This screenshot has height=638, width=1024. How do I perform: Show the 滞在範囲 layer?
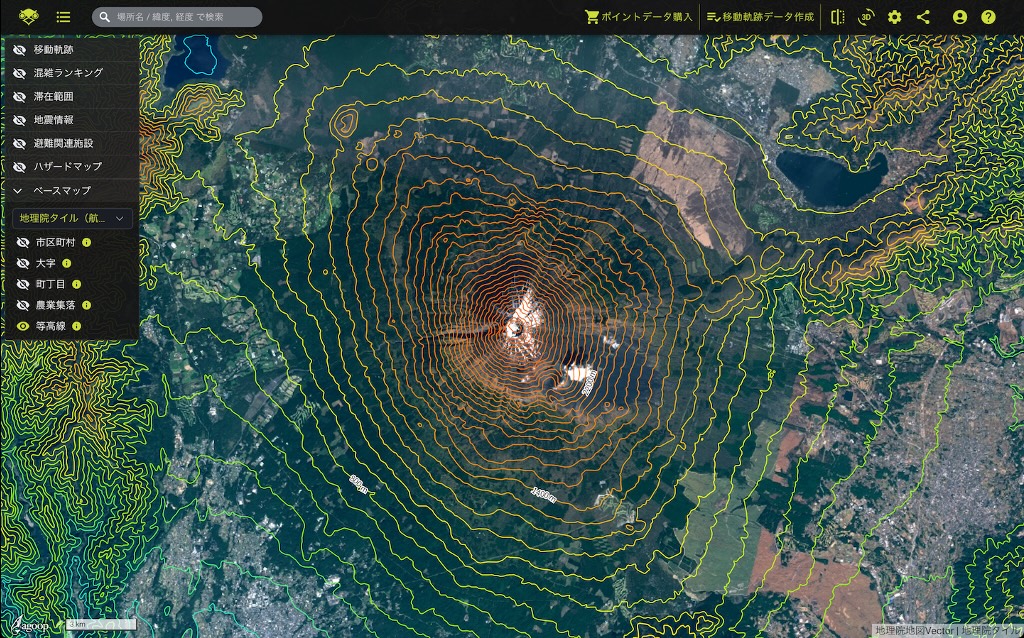point(20,96)
